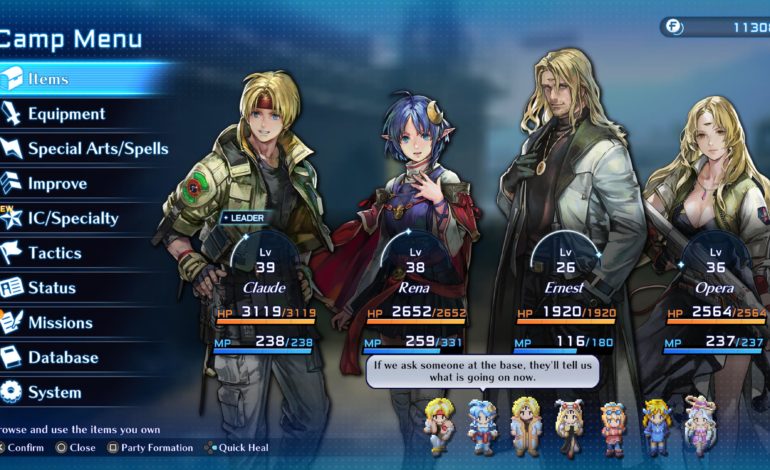Open the Database entry
The width and height of the screenshot is (770, 470).
click(x=63, y=357)
